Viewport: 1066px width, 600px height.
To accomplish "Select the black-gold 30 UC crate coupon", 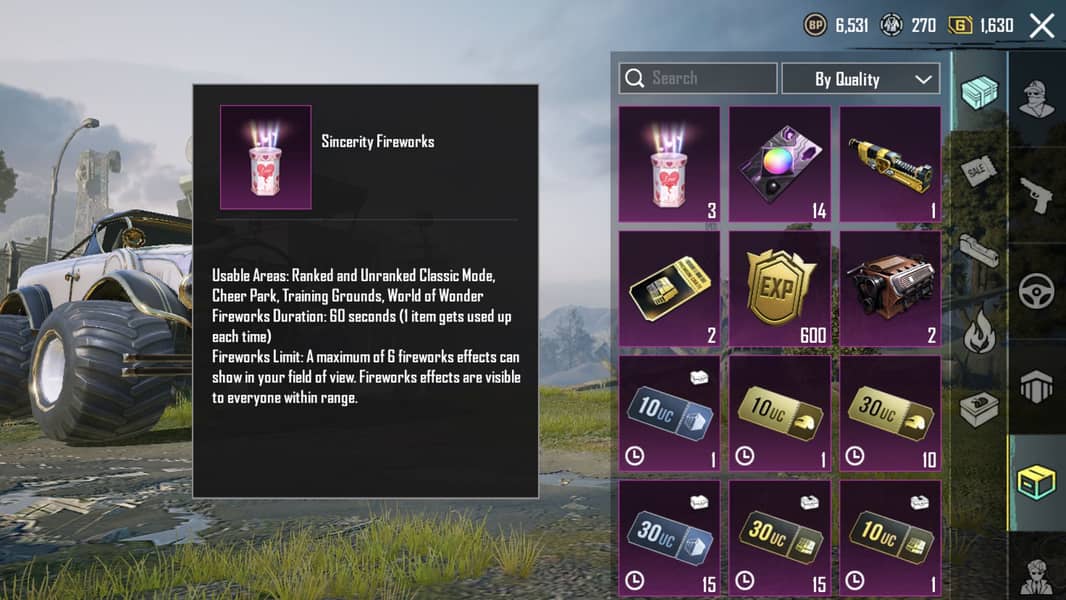I will (779, 538).
